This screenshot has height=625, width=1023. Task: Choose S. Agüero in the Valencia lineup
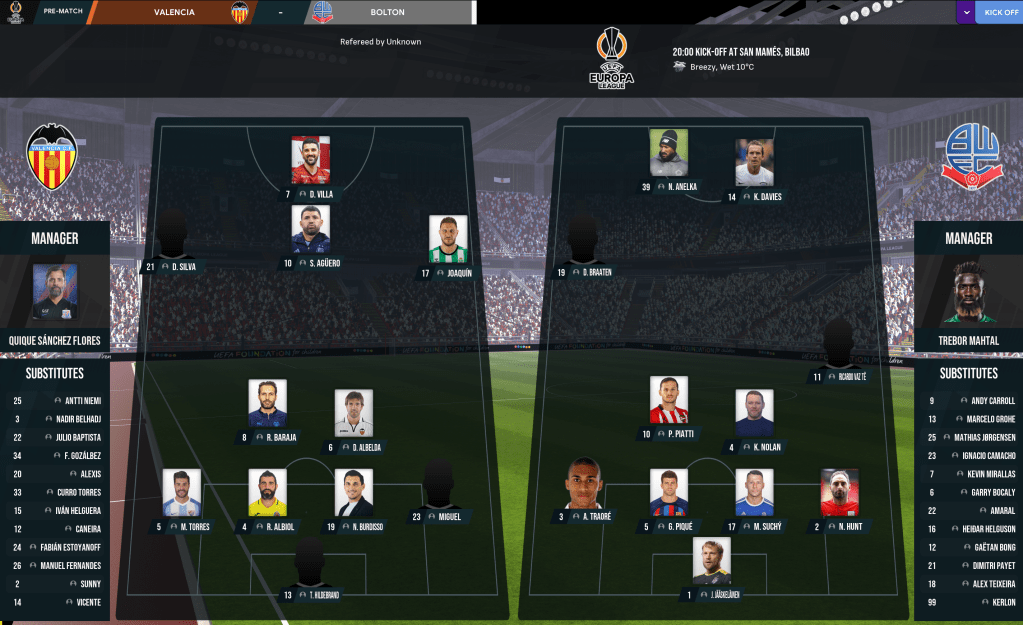(x=310, y=230)
